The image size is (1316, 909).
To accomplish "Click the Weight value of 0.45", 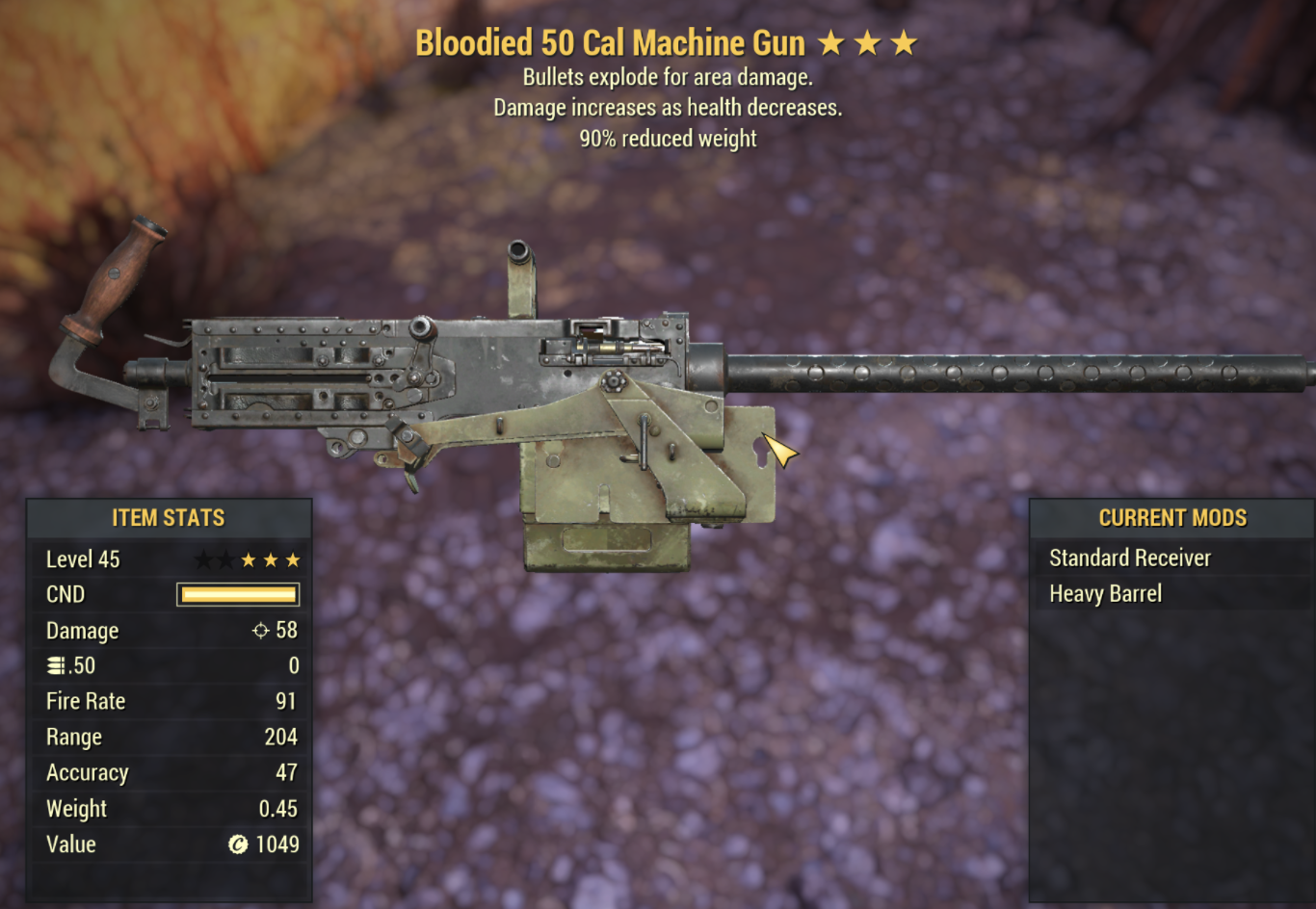I will pyautogui.click(x=278, y=809).
